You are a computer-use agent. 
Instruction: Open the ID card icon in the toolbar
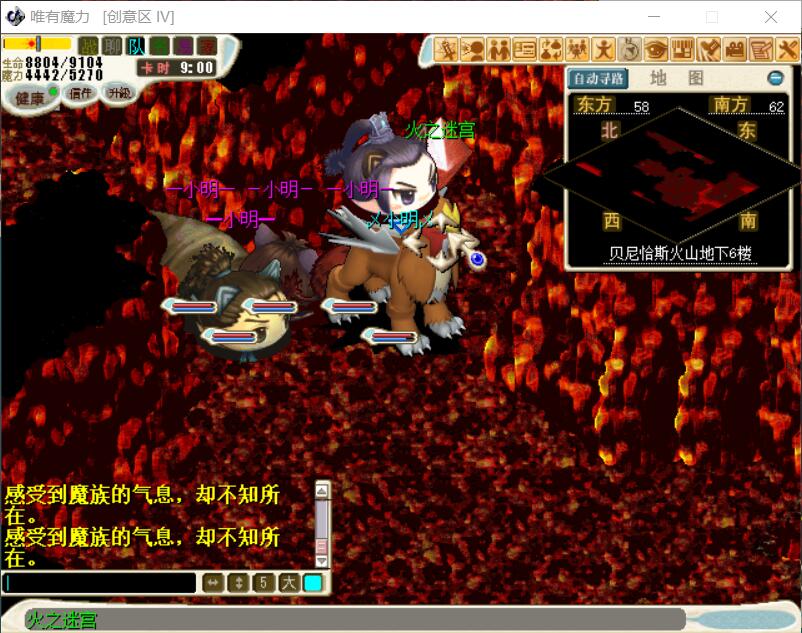(525, 48)
